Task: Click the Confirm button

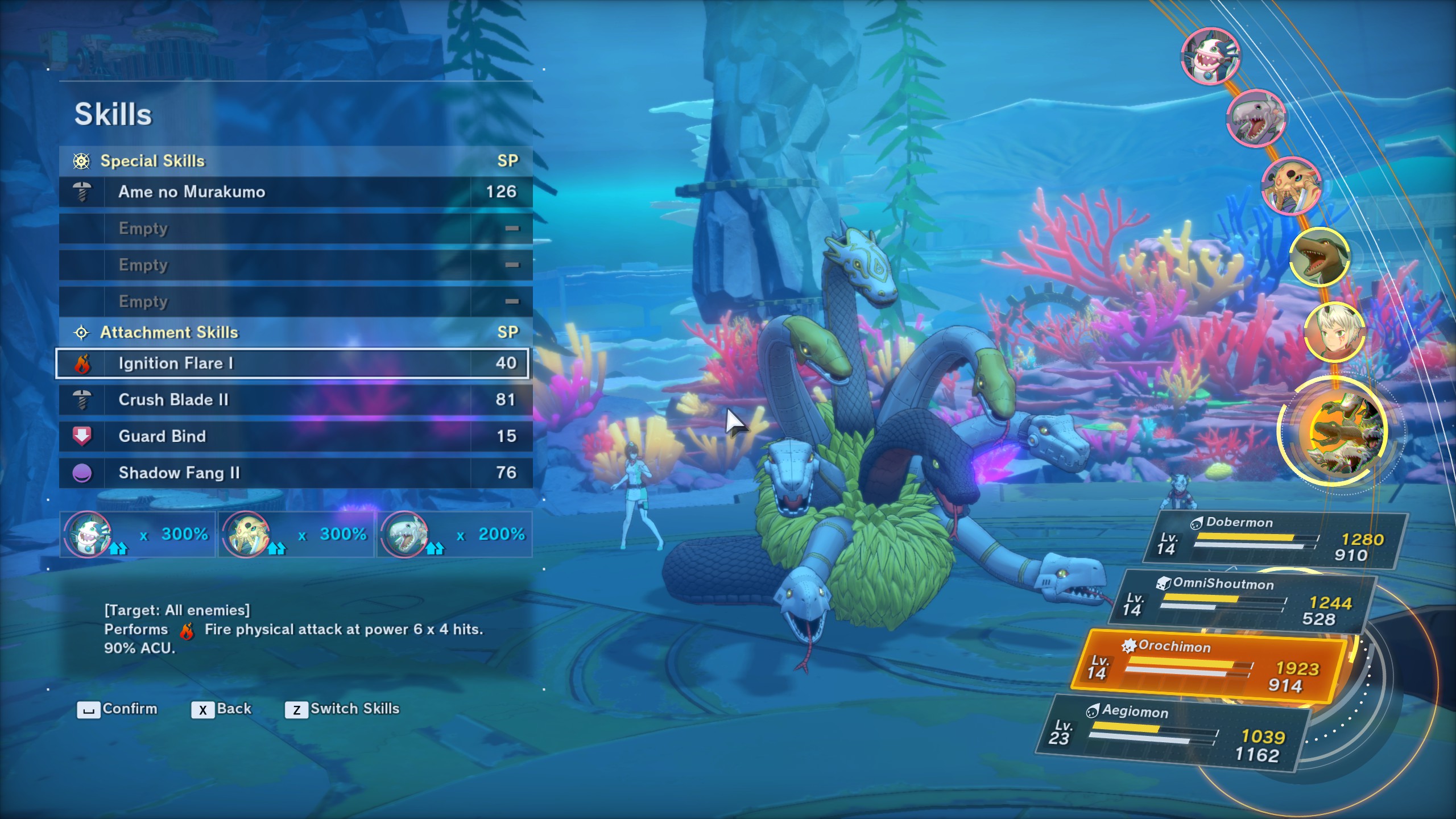Action: [x=117, y=709]
